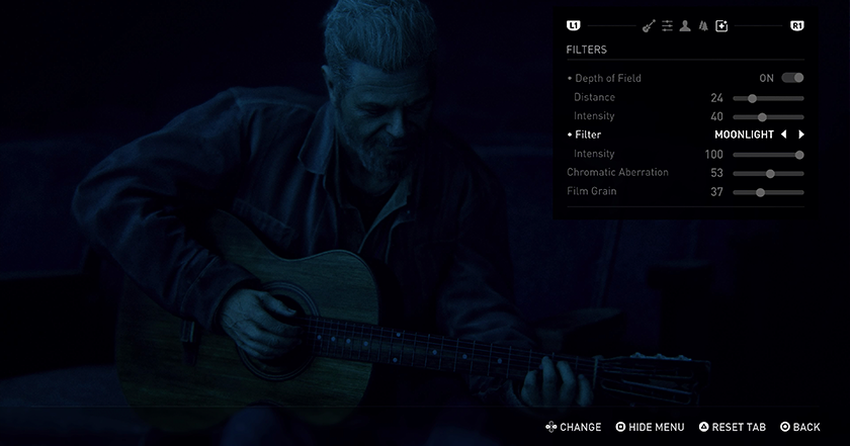Select the previous filter with the left arrow

(x=784, y=135)
